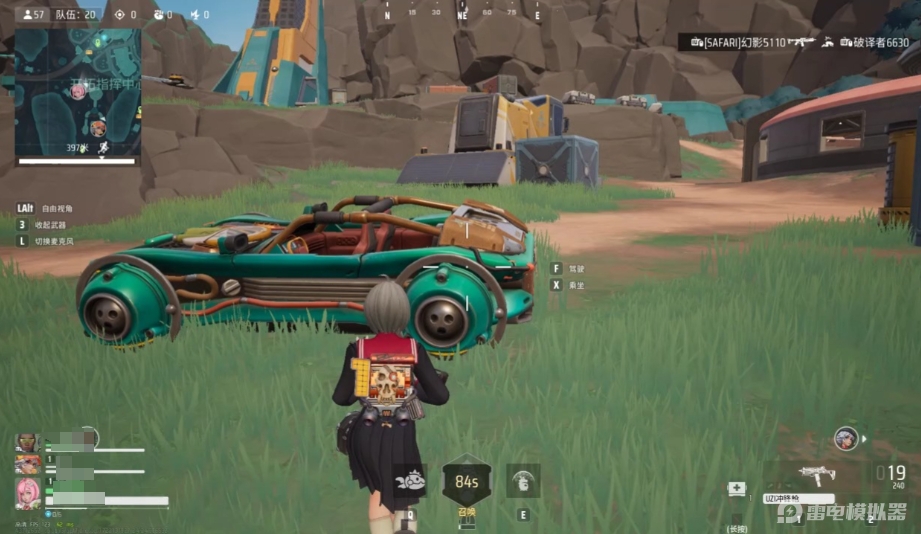Use the medkit healing item
Screen dimensions: 921x534
[x=737, y=488]
